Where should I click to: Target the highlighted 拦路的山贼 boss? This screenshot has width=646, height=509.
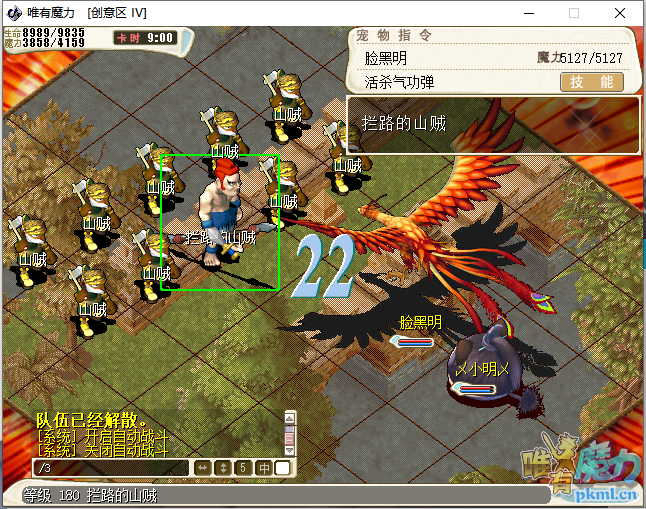point(218,222)
